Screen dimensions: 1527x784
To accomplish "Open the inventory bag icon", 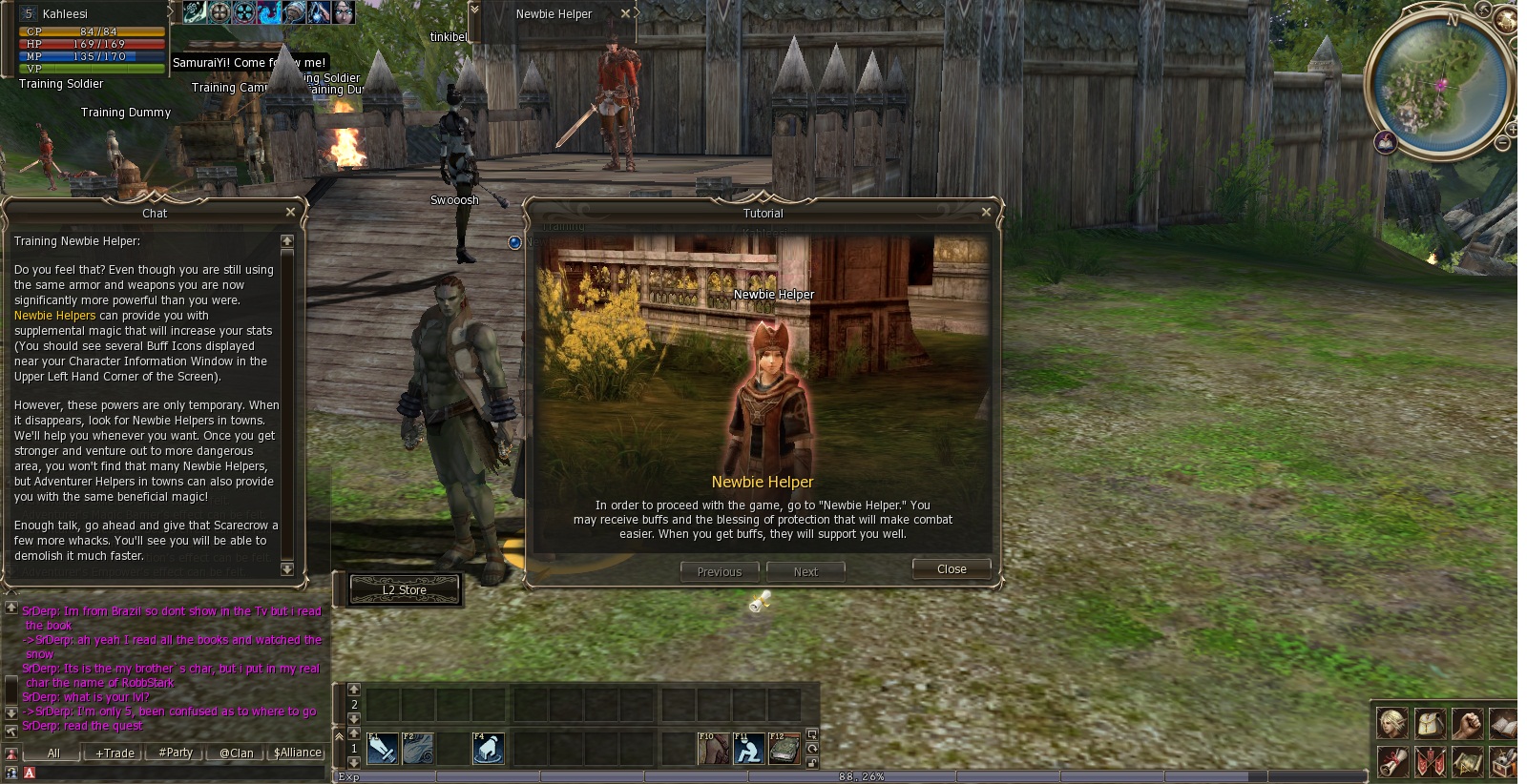I will coord(1430,723).
